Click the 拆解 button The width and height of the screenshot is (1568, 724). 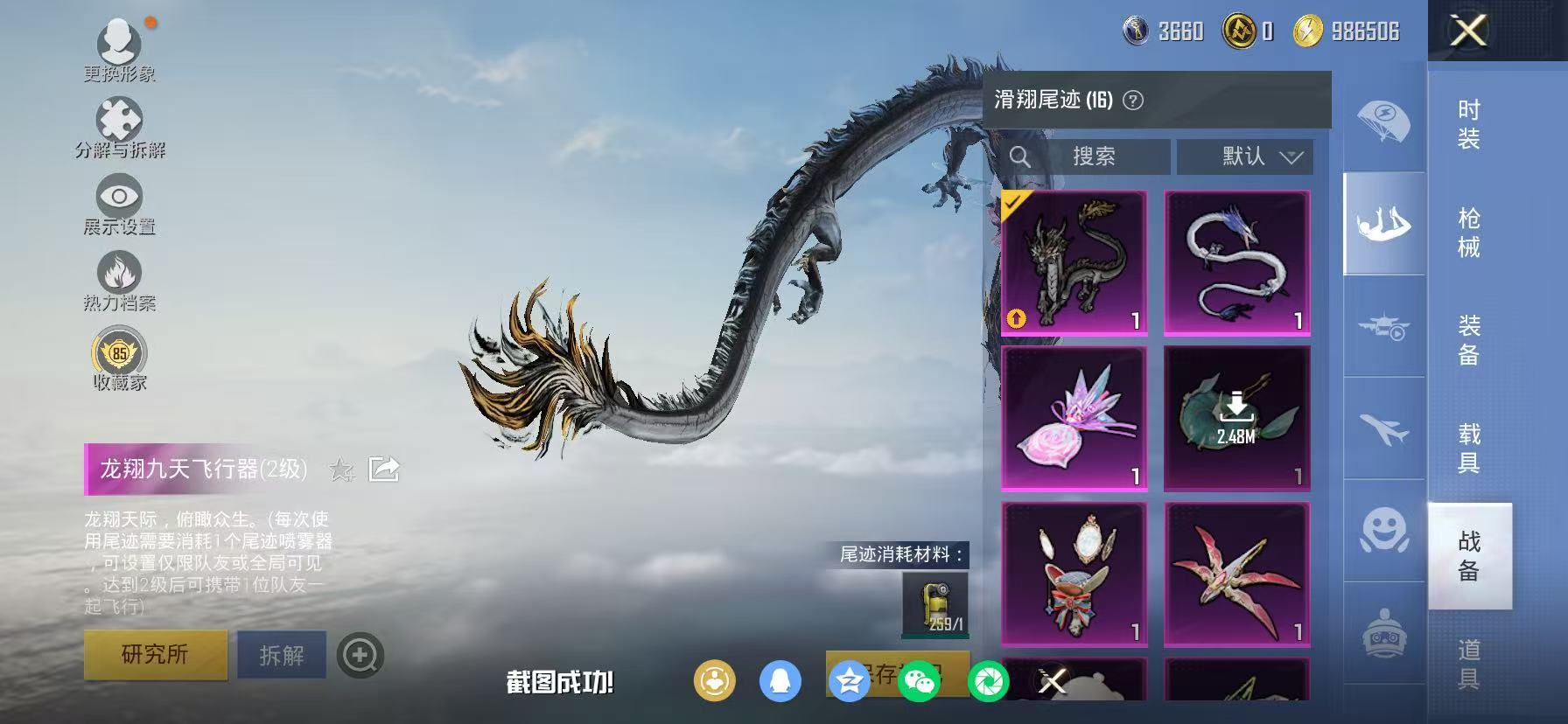pos(281,654)
